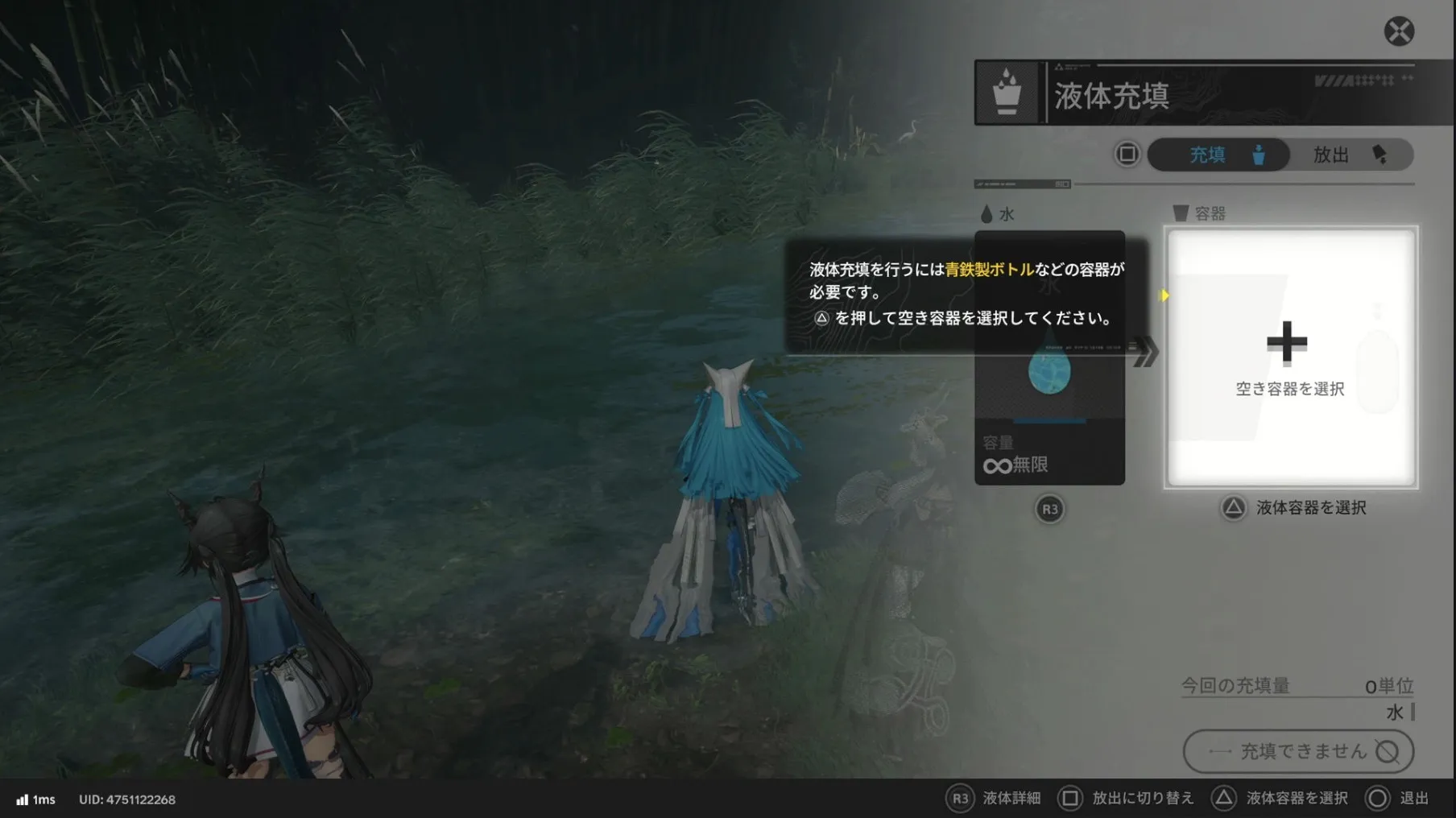Click the R3 button icon under water card

pyautogui.click(x=1049, y=509)
